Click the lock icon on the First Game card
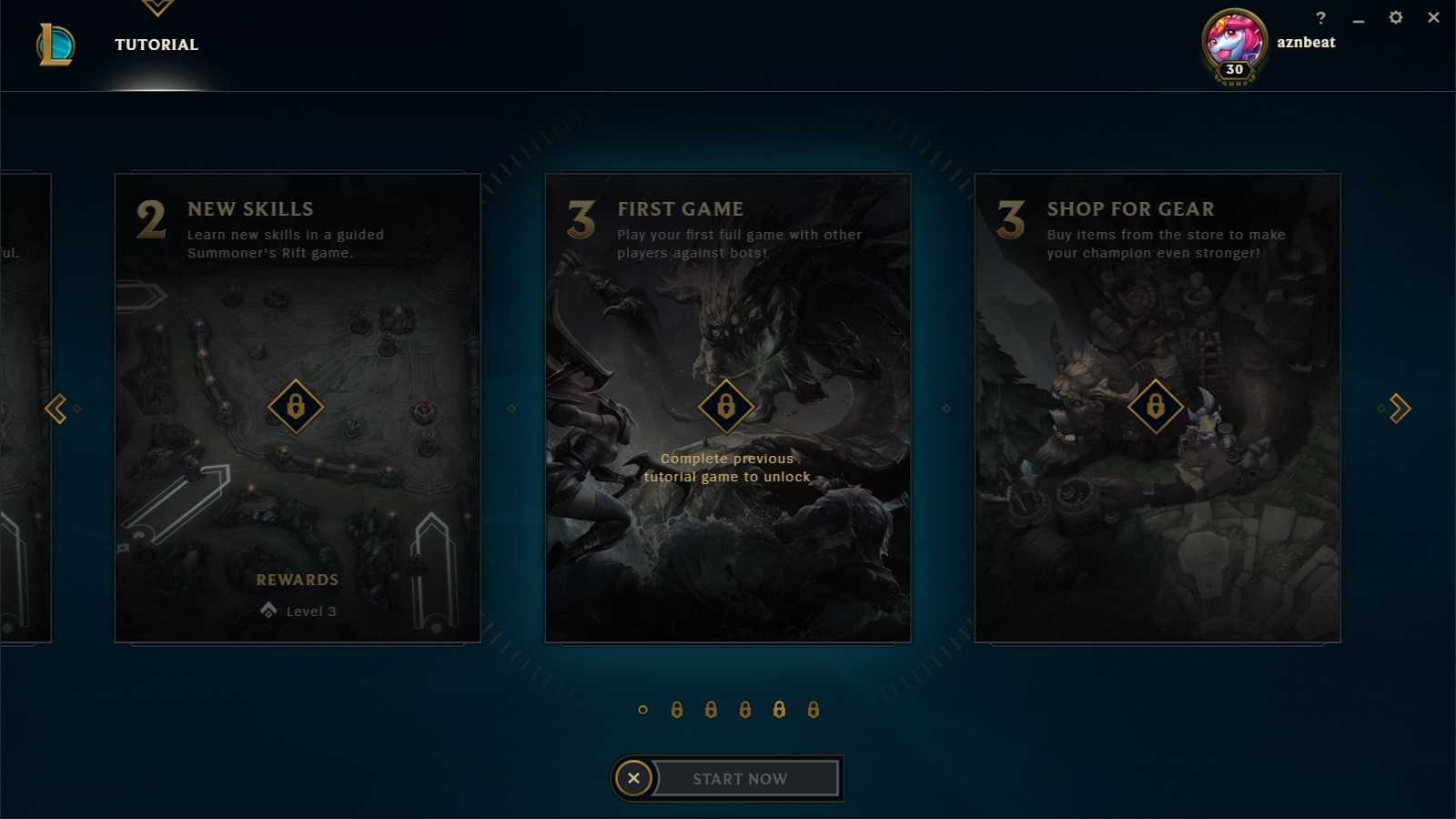This screenshot has width=1456, height=819. tap(725, 407)
